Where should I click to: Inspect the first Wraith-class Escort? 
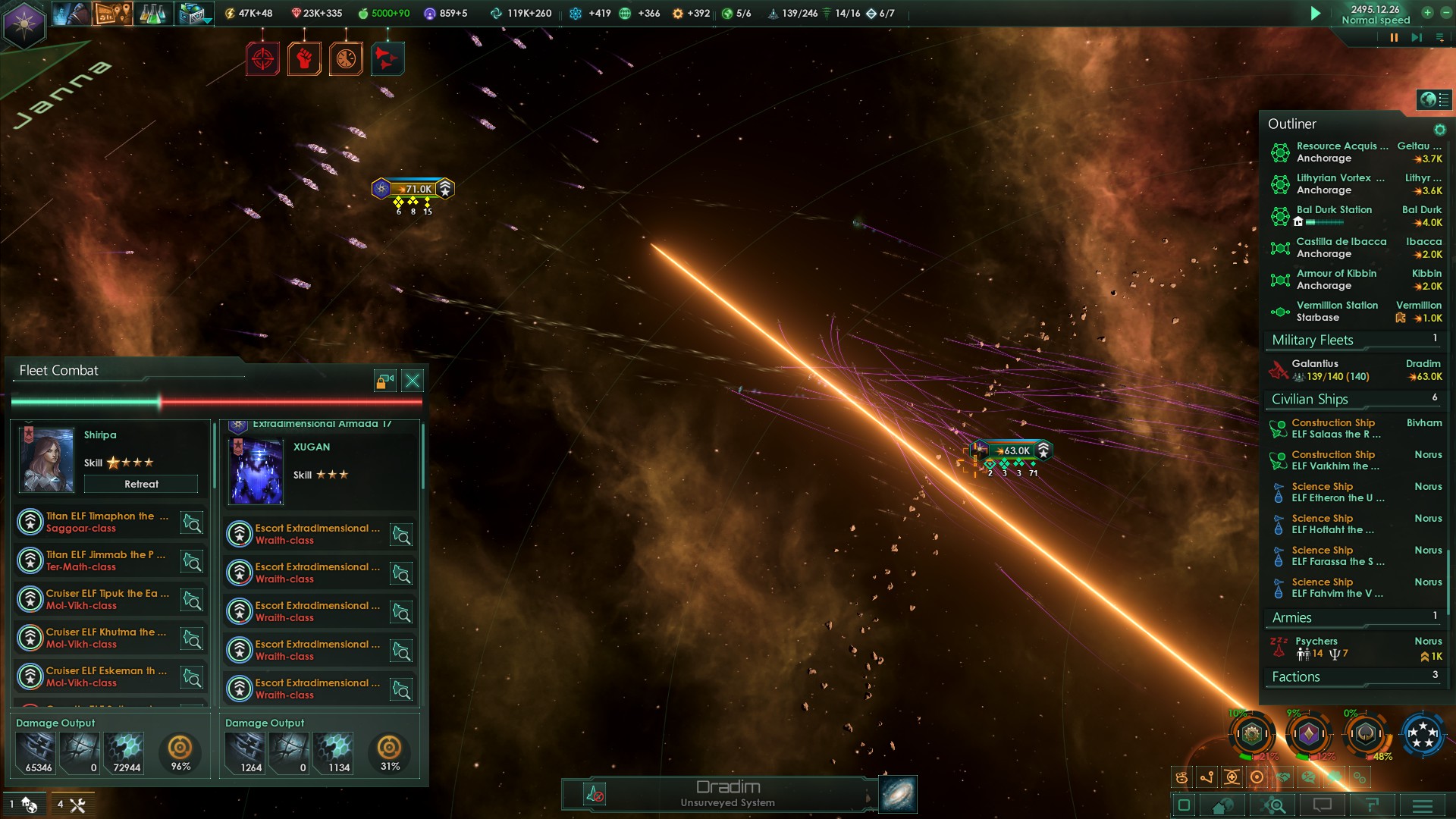point(401,535)
